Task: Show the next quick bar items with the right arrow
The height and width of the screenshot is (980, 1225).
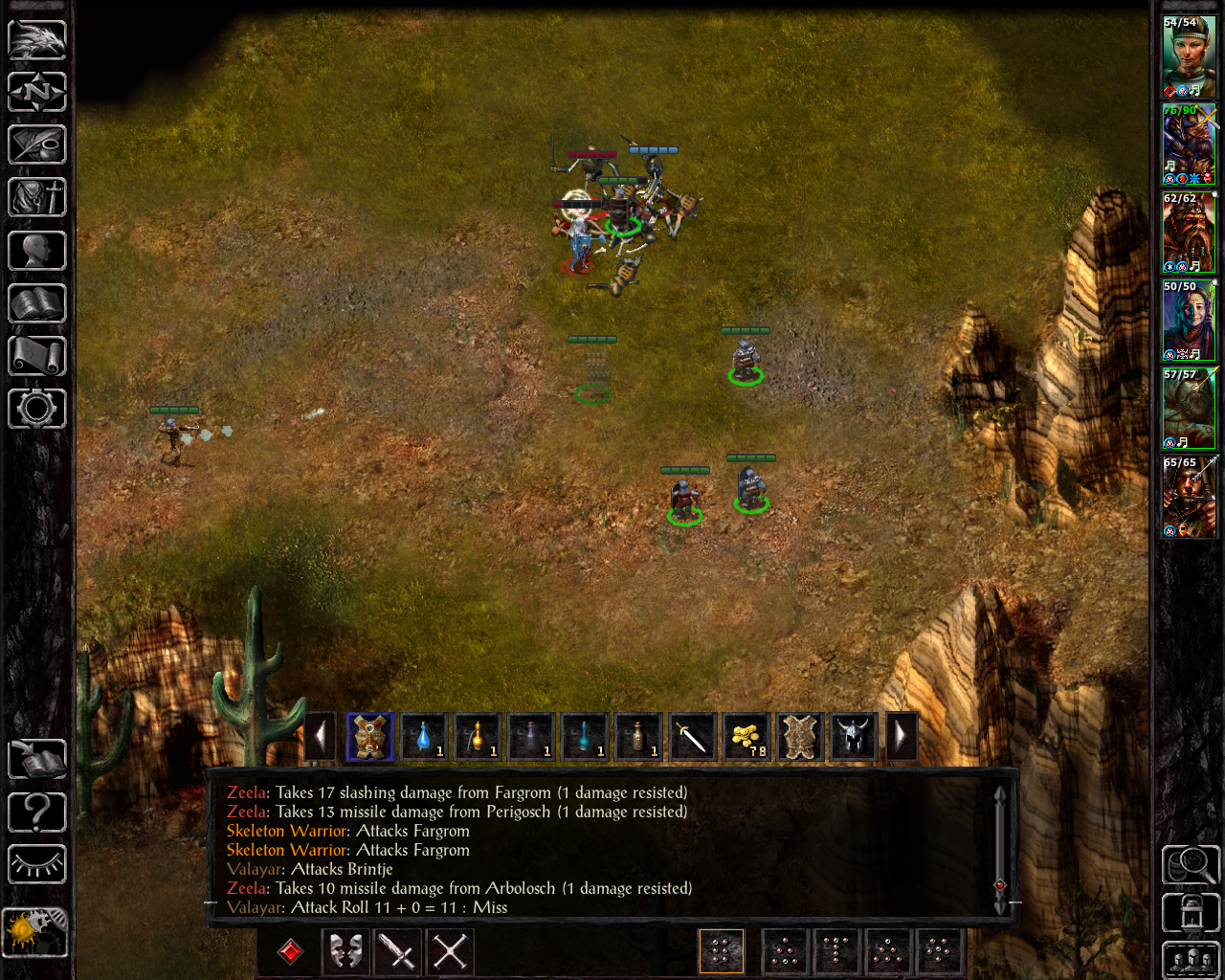Action: click(901, 737)
